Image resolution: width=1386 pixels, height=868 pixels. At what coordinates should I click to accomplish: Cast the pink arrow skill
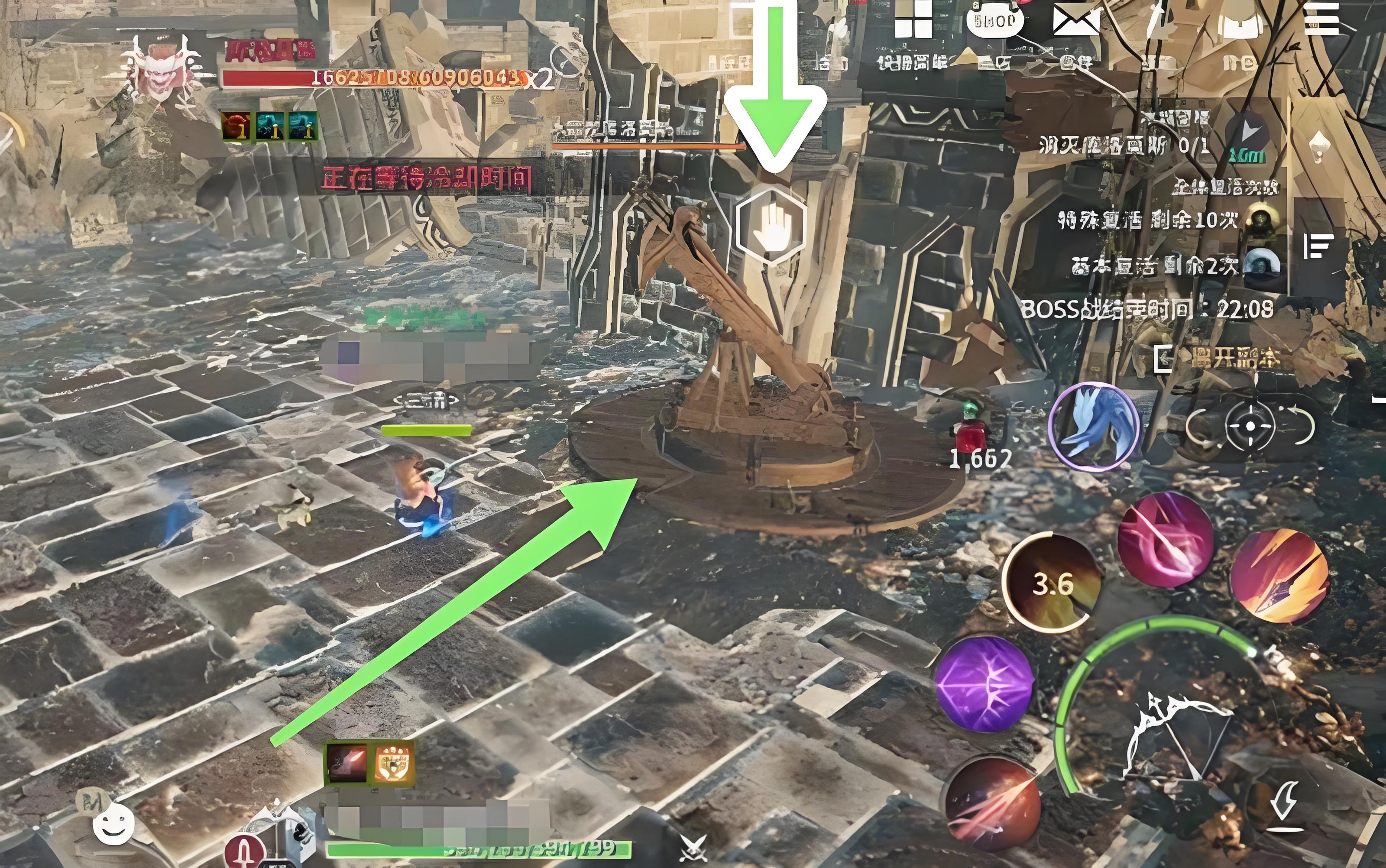1165,540
